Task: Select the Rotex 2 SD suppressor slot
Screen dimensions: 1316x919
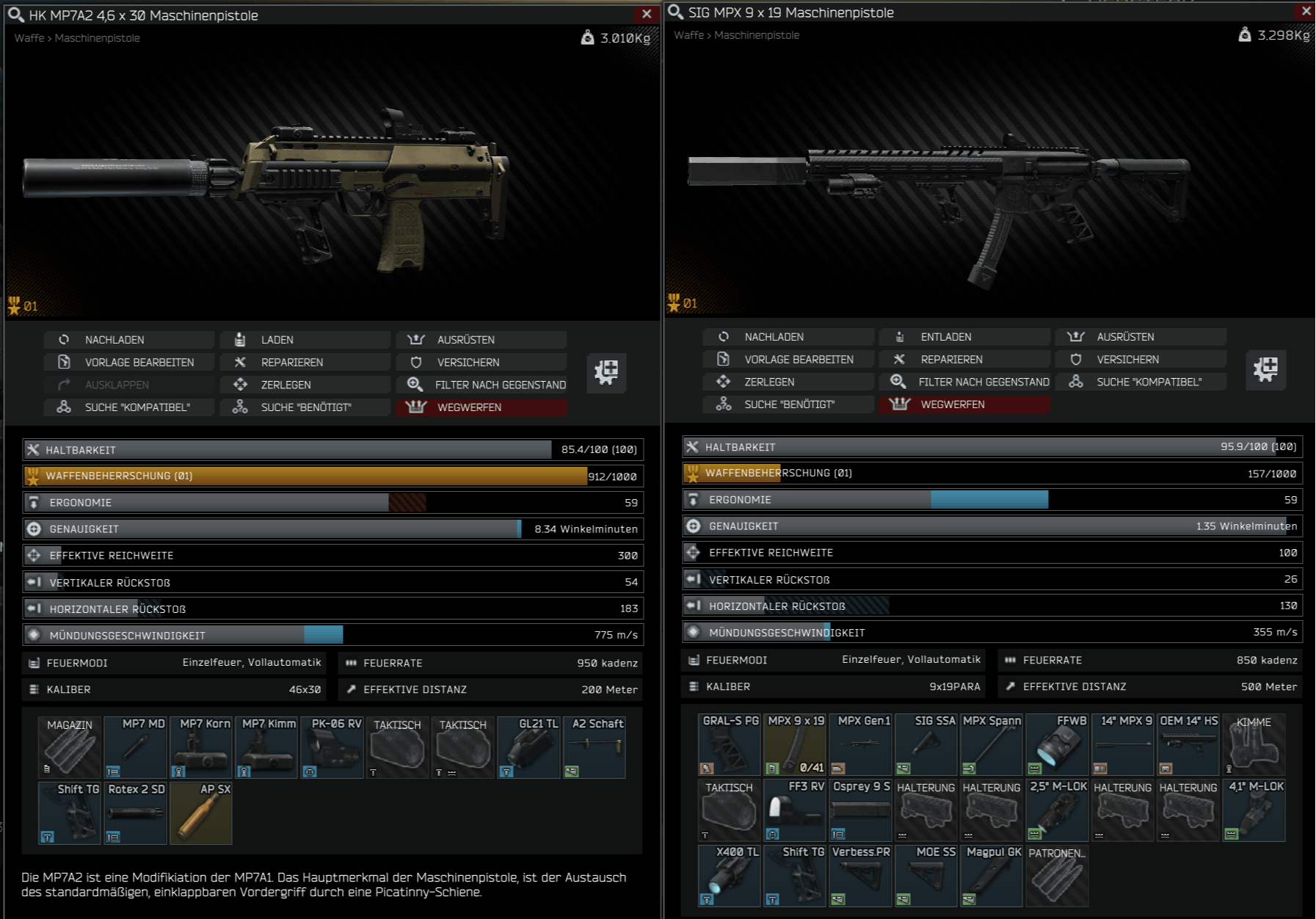Action: pyautogui.click(x=136, y=813)
